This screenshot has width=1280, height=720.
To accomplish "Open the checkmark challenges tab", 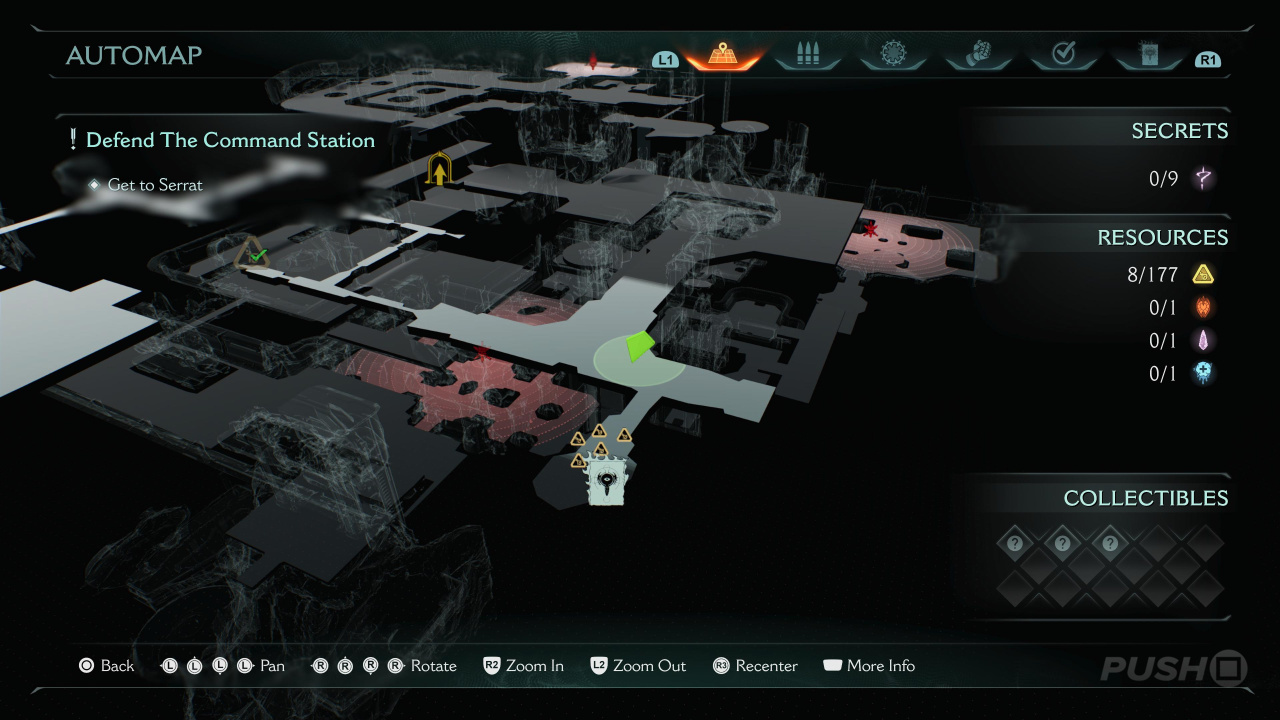I will (1063, 56).
